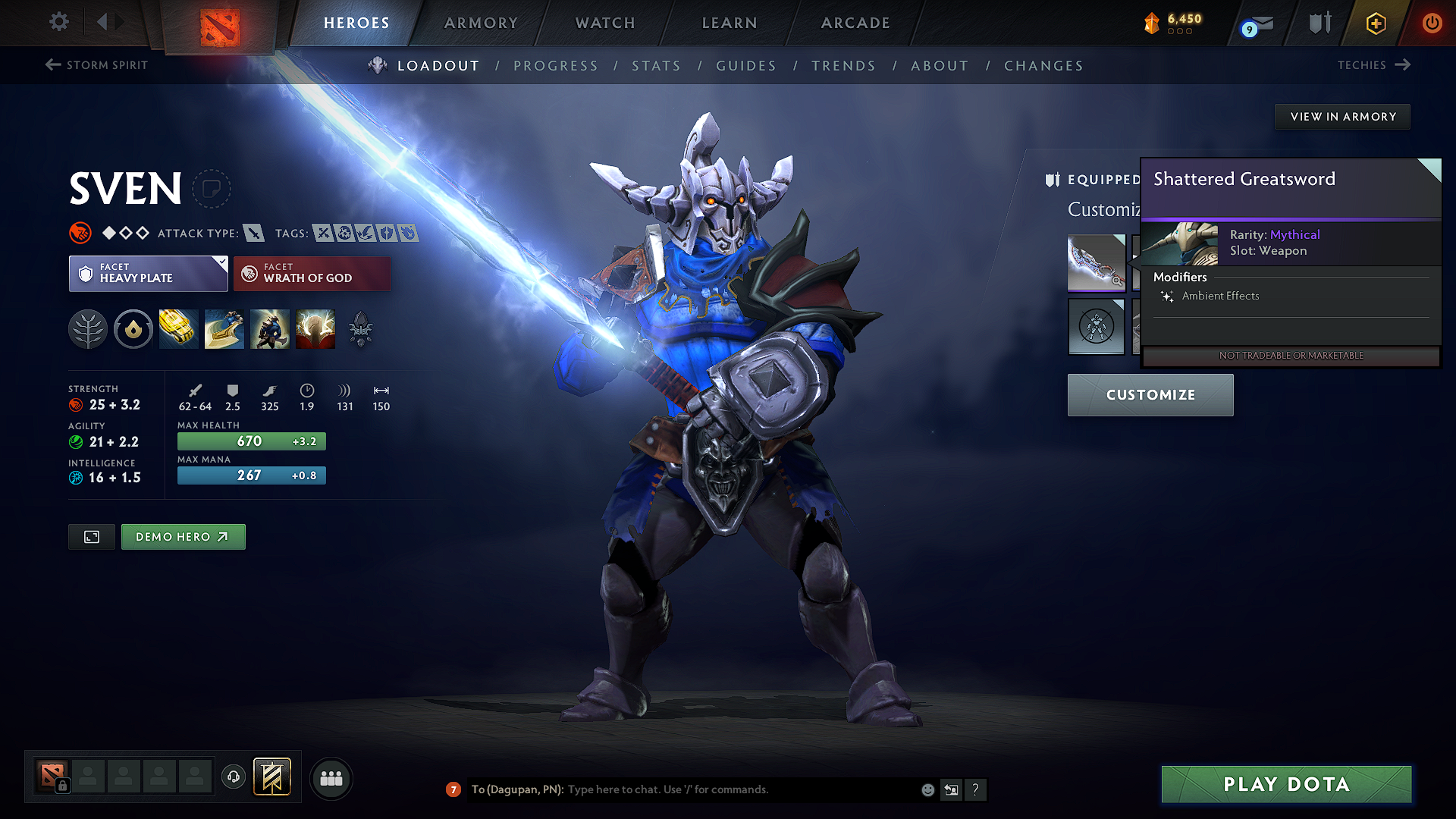Viewport: 1456px width, 819px height.
Task: Open Sven's talent tree icon
Action: coord(87,328)
